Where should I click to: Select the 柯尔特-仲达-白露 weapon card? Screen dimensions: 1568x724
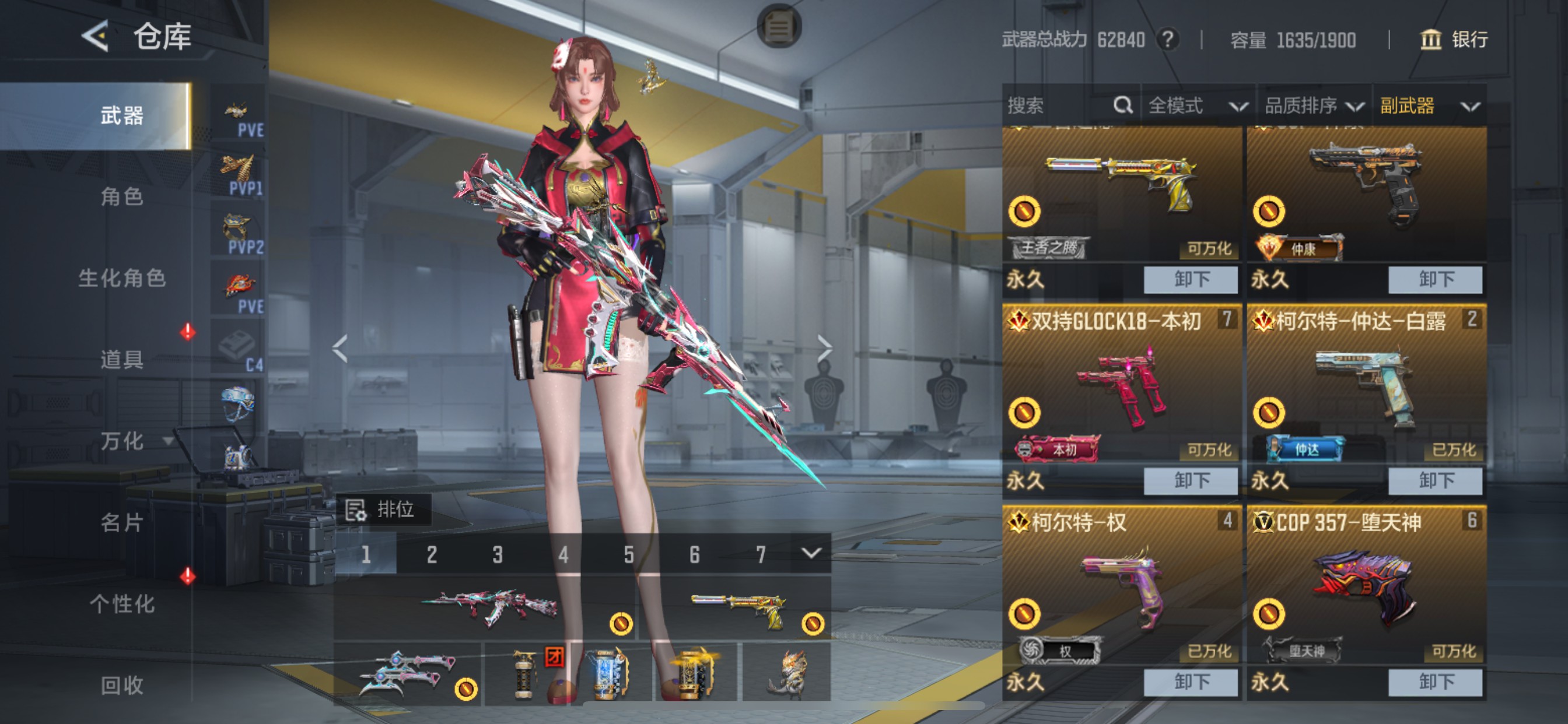(x=1366, y=389)
